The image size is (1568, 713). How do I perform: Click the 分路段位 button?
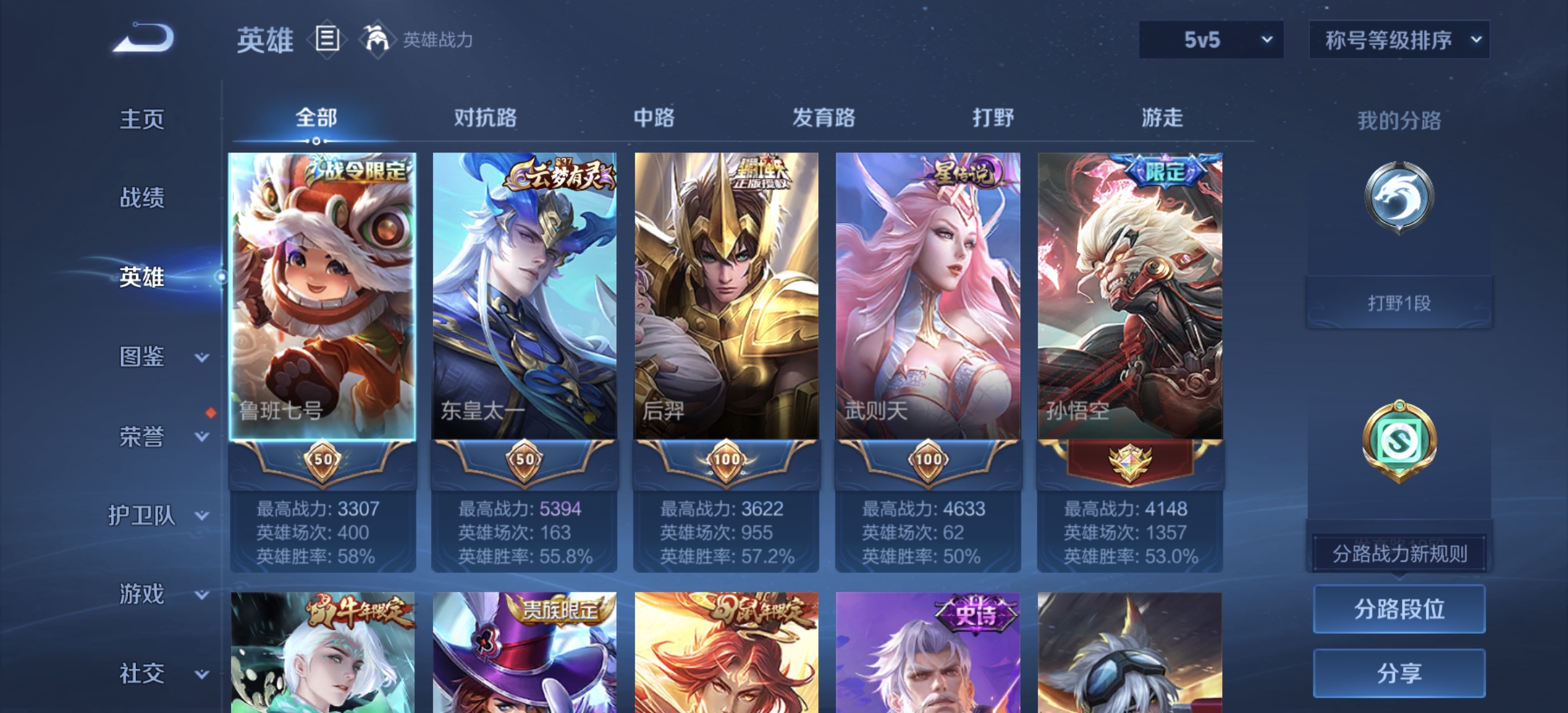click(1399, 609)
